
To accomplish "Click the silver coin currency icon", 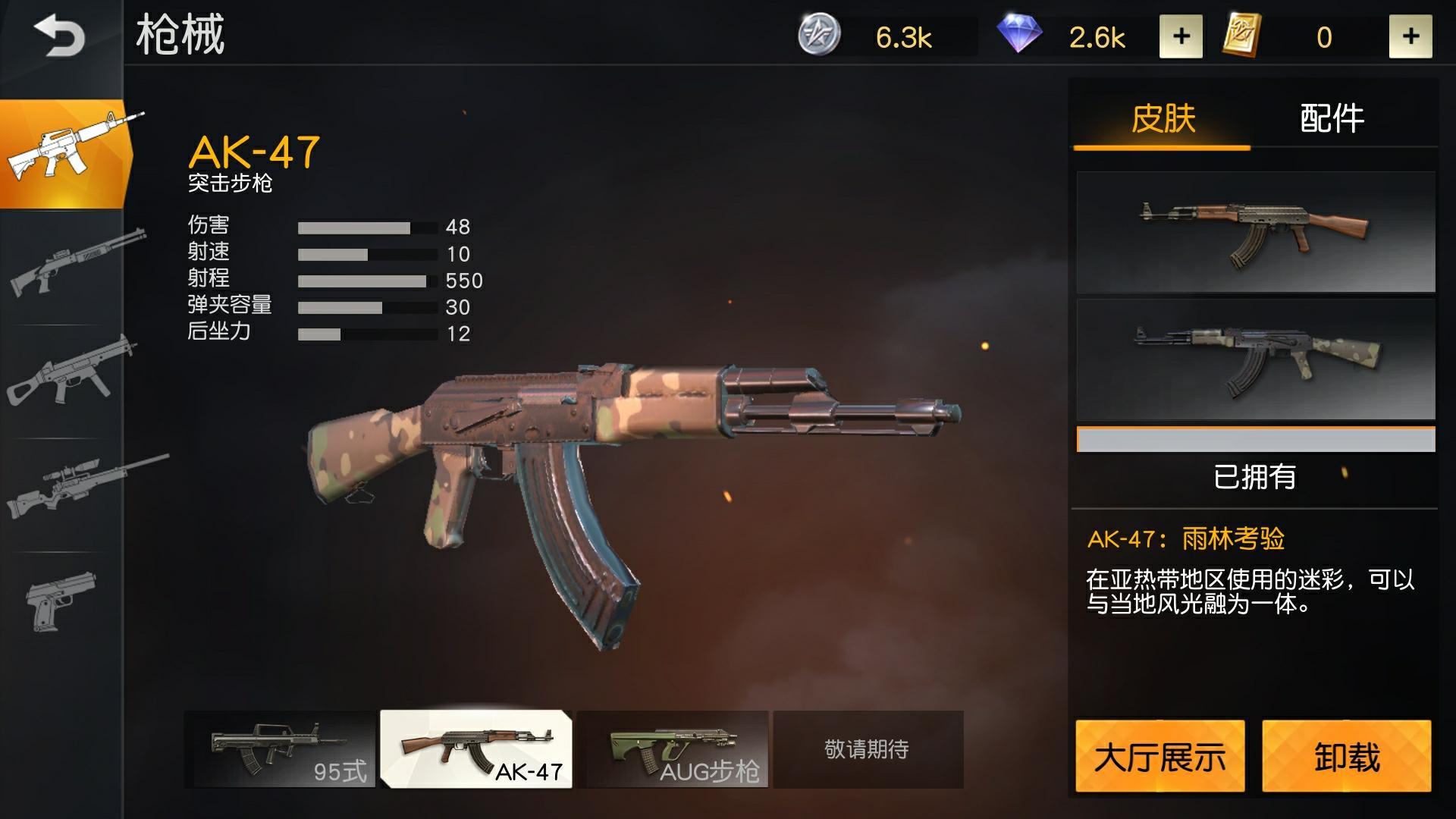I will [819, 33].
